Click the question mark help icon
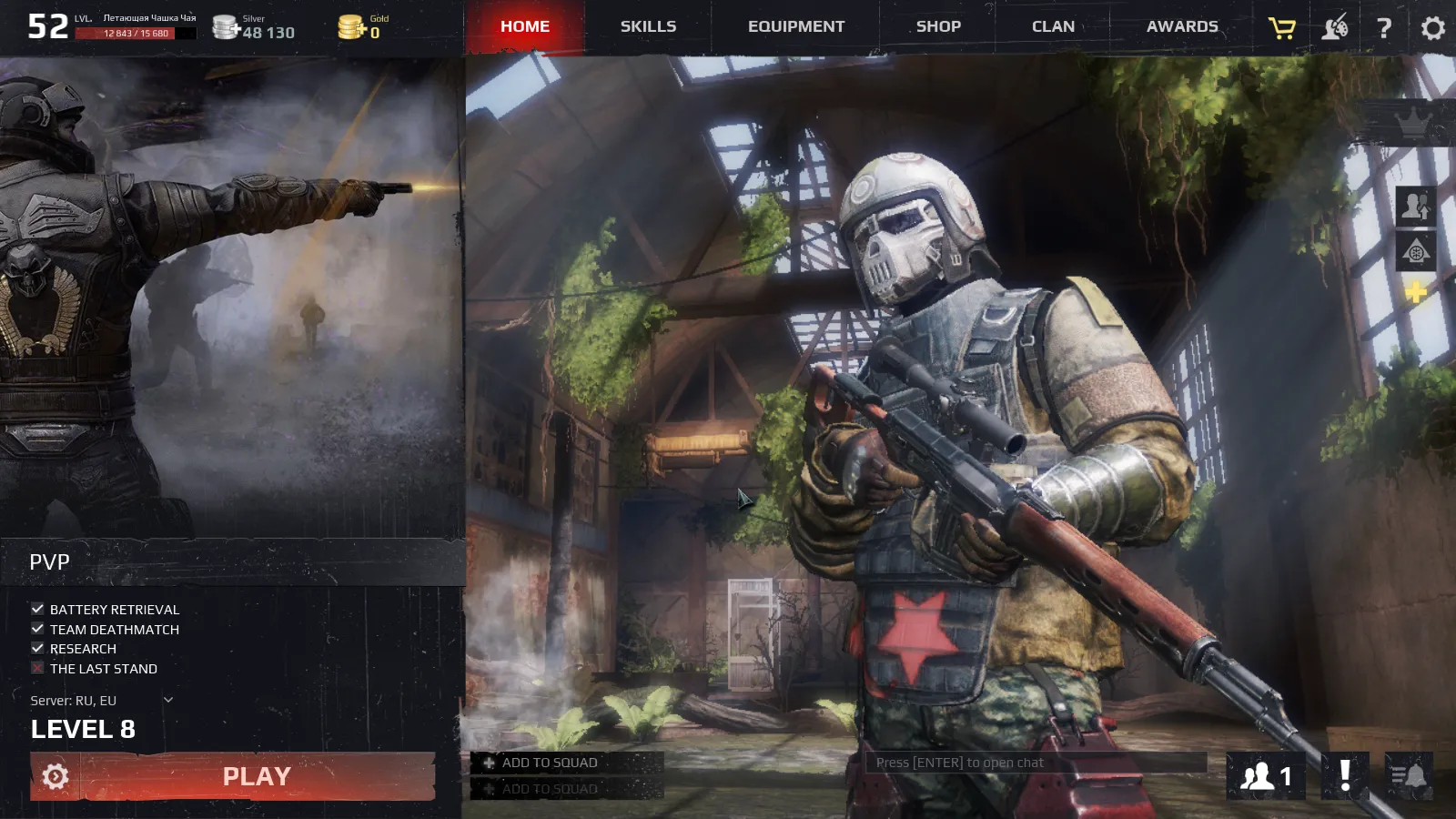 [x=1383, y=27]
